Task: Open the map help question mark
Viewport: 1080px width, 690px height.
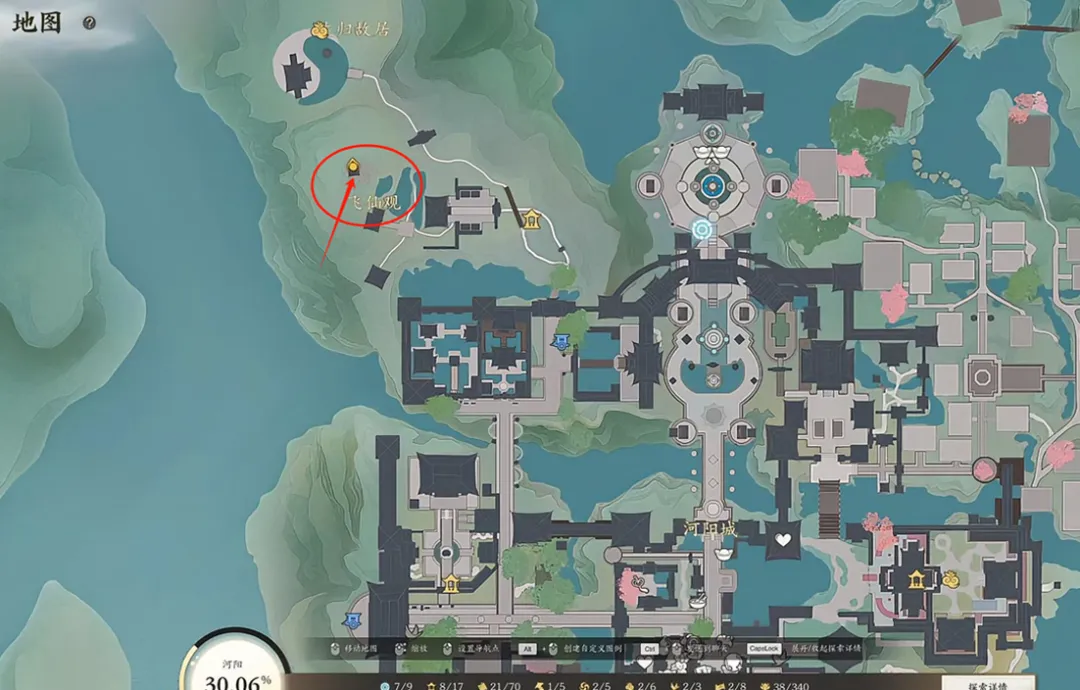Action: click(90, 22)
